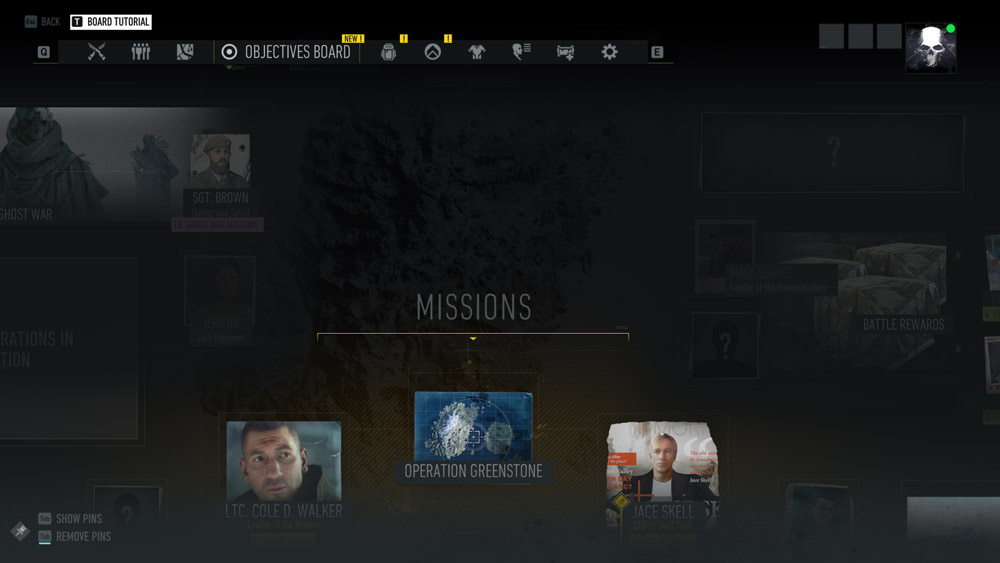Open the Board Tutorial

coord(110,22)
